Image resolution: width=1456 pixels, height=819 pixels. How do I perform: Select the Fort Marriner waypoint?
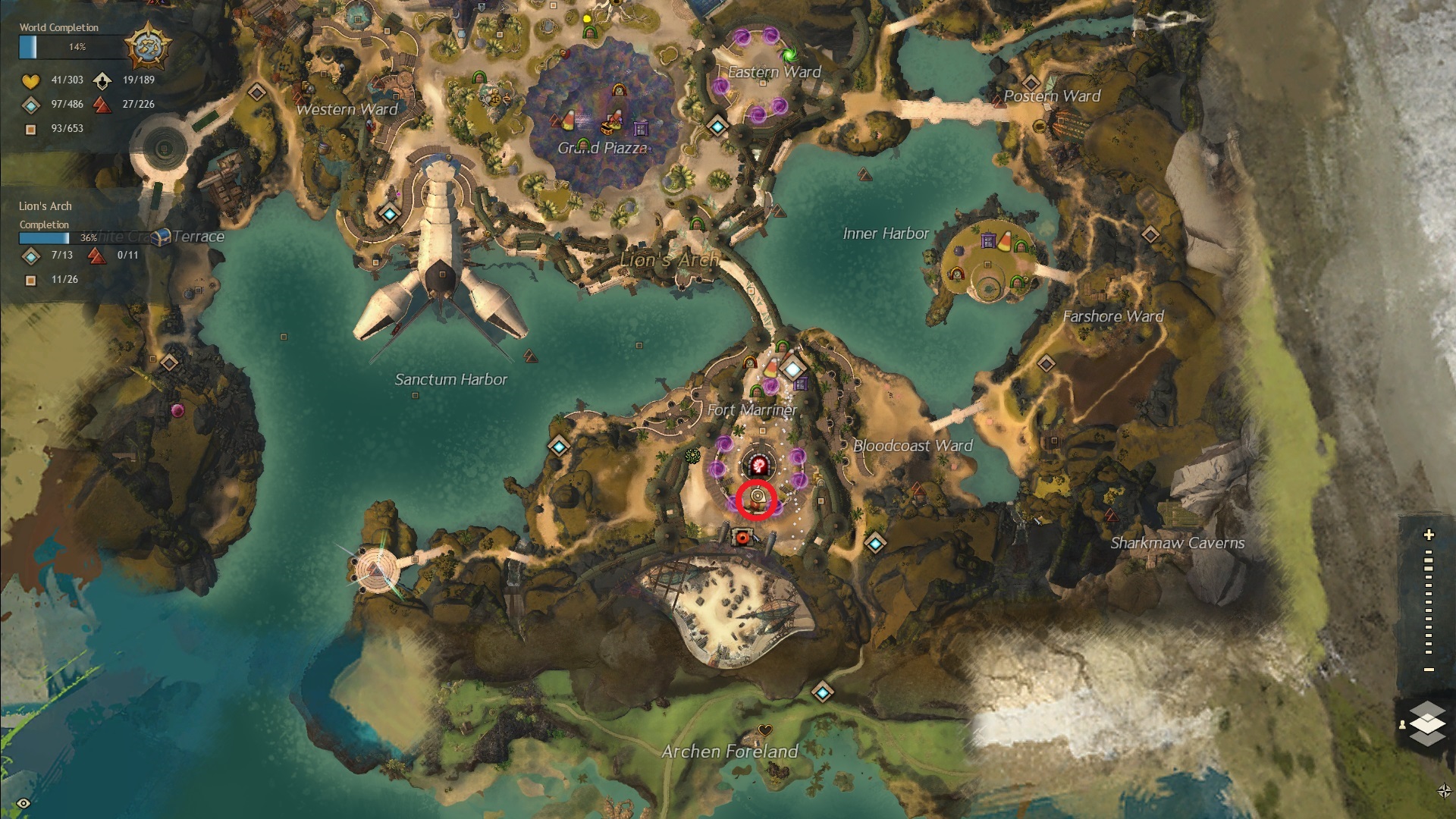[x=792, y=369]
